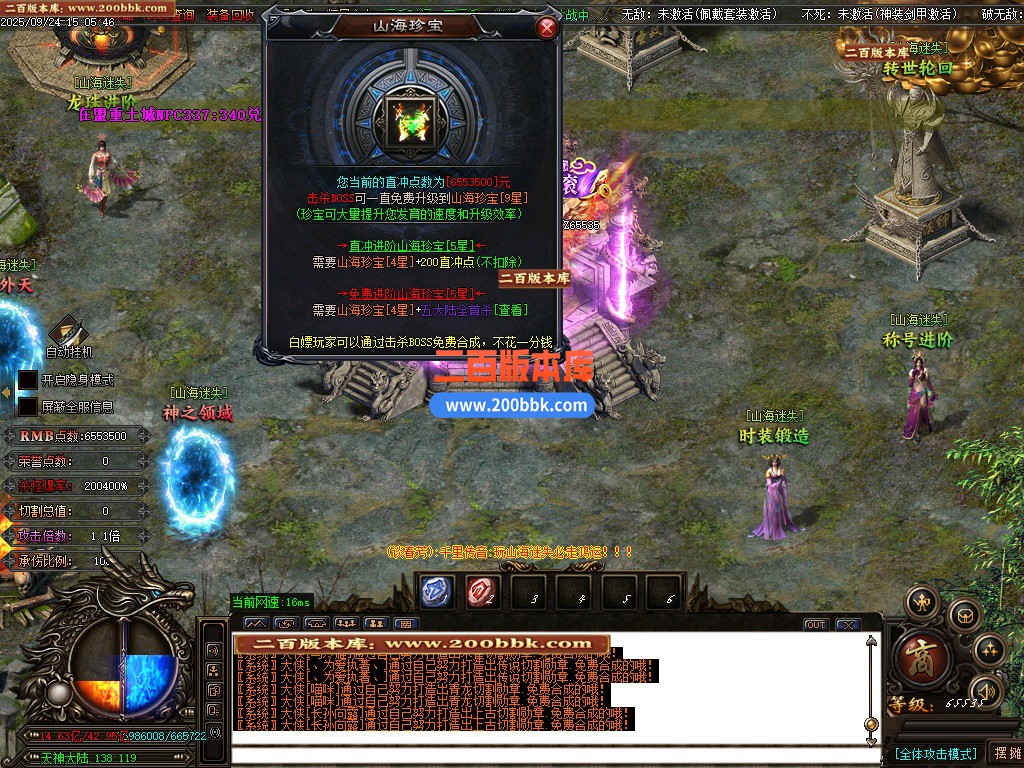Click the chat window OUT button
1024x768 pixels.
point(816,625)
